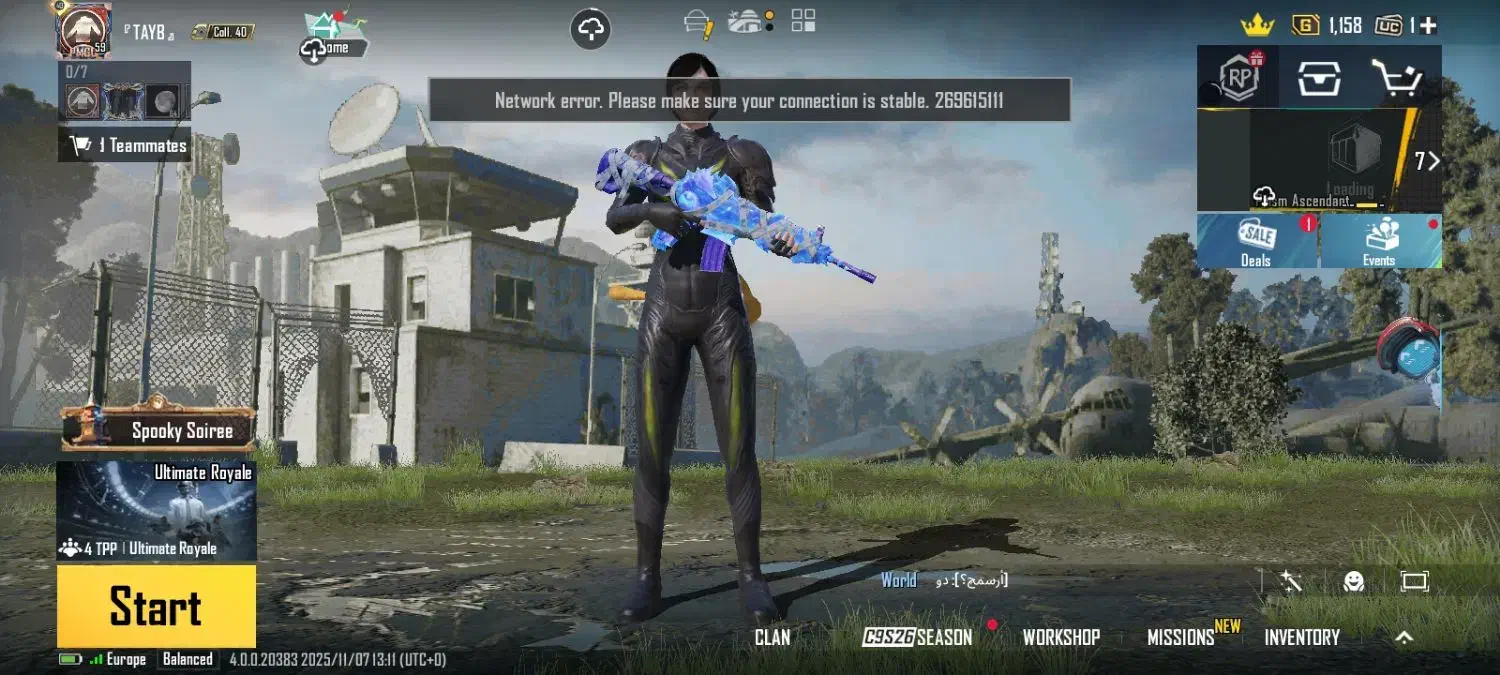Open the Teammates panel
Viewport: 1500px width, 675px height.
pos(126,146)
